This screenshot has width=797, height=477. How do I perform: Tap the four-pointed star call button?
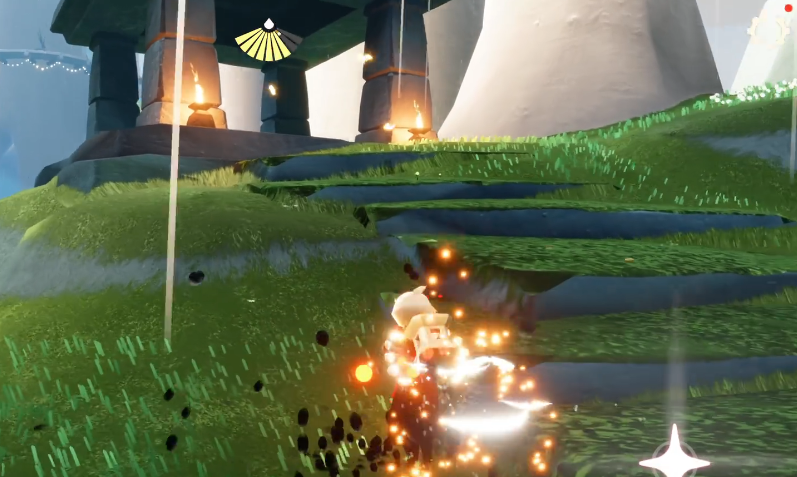coord(675,457)
